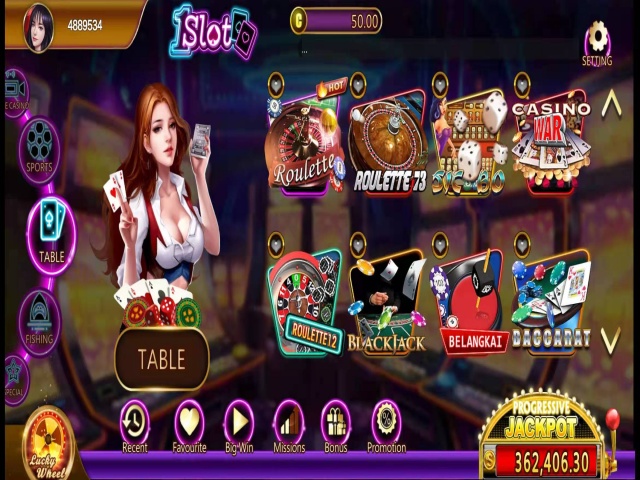View the Big Win section
Screen dimensions: 640x480
238,424
